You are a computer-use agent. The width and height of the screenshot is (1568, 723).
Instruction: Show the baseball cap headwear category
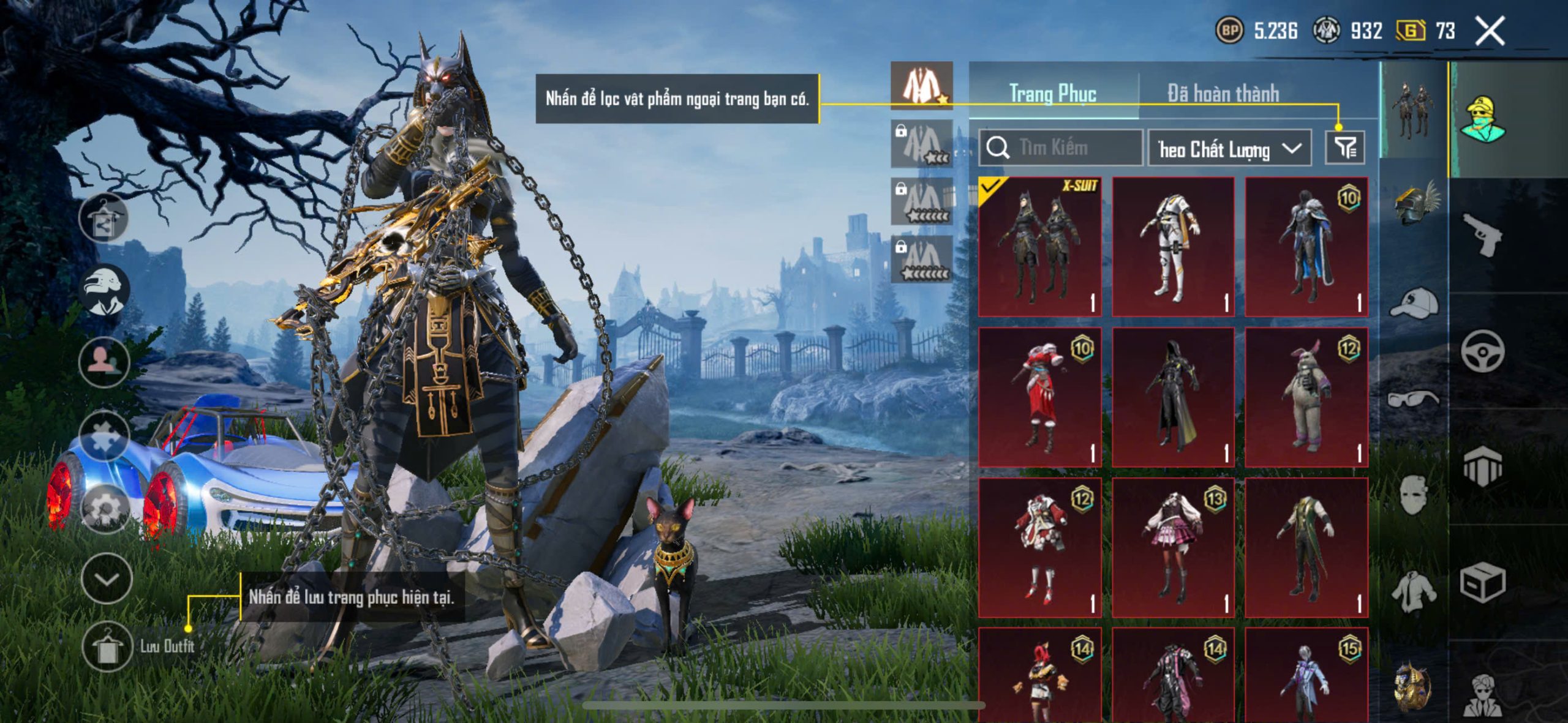1415,303
